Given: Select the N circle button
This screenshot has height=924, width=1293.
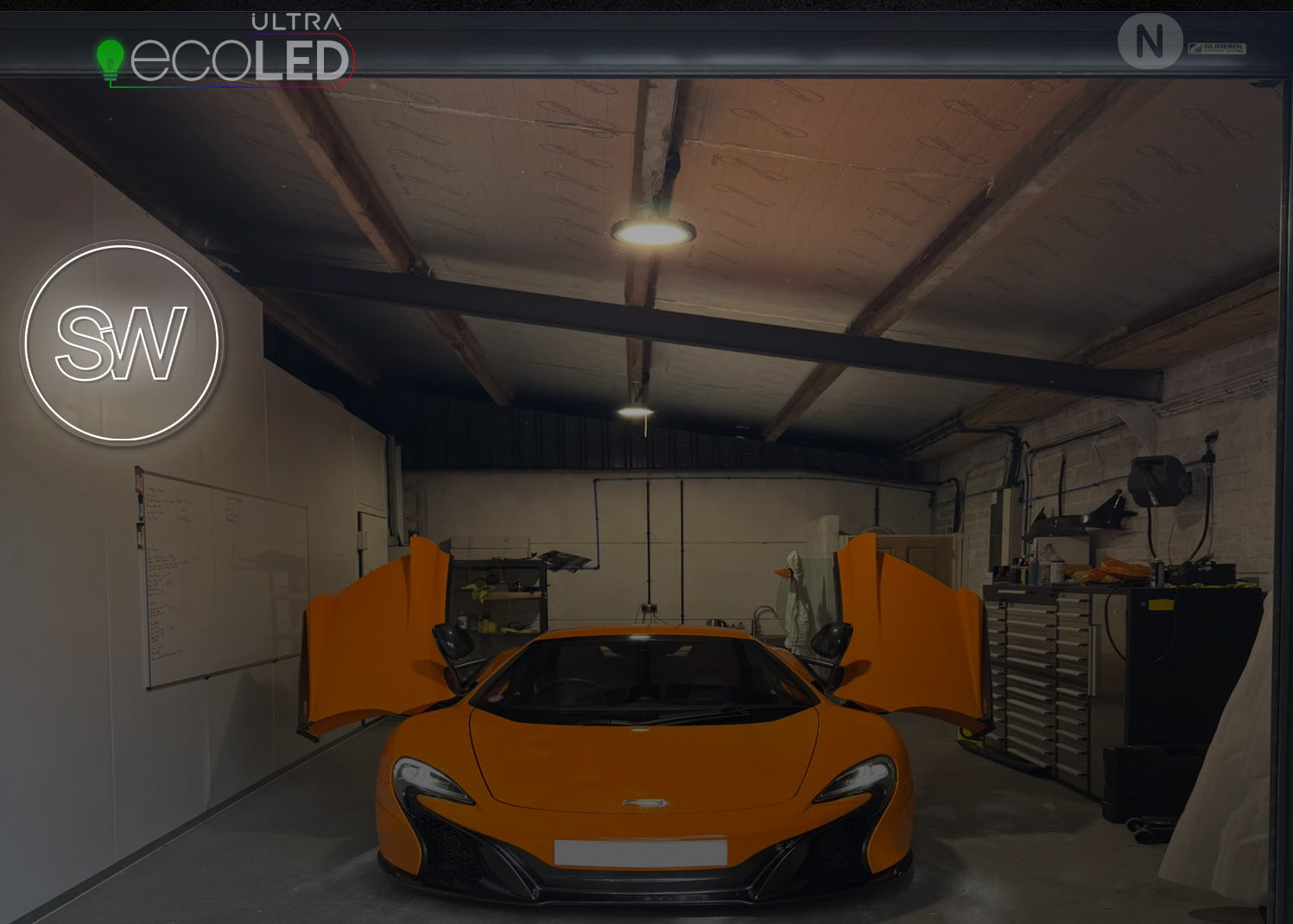Looking at the screenshot, I should pyautogui.click(x=1149, y=41).
